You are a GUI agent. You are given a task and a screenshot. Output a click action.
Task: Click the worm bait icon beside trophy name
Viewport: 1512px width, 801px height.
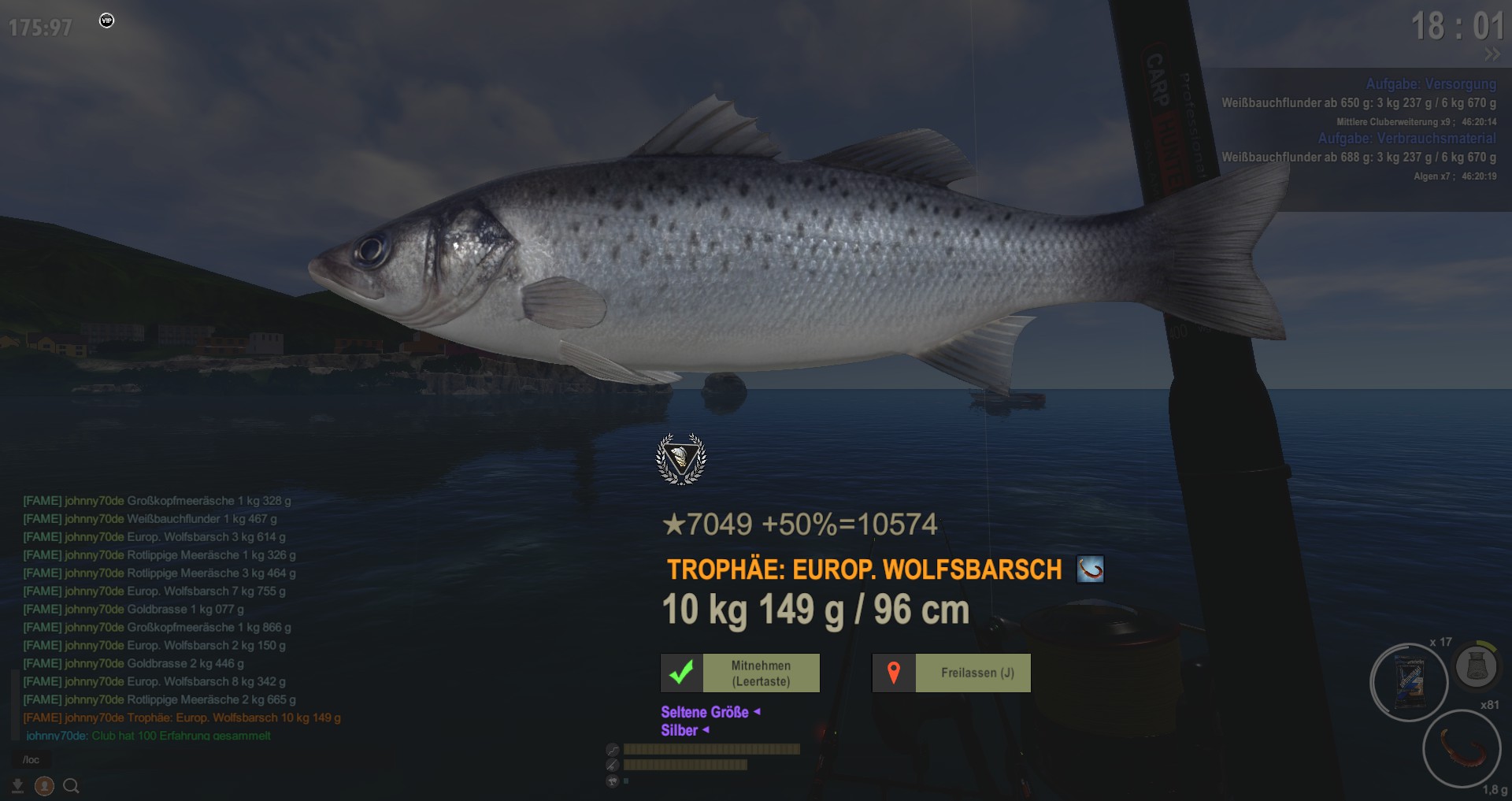click(x=1090, y=569)
